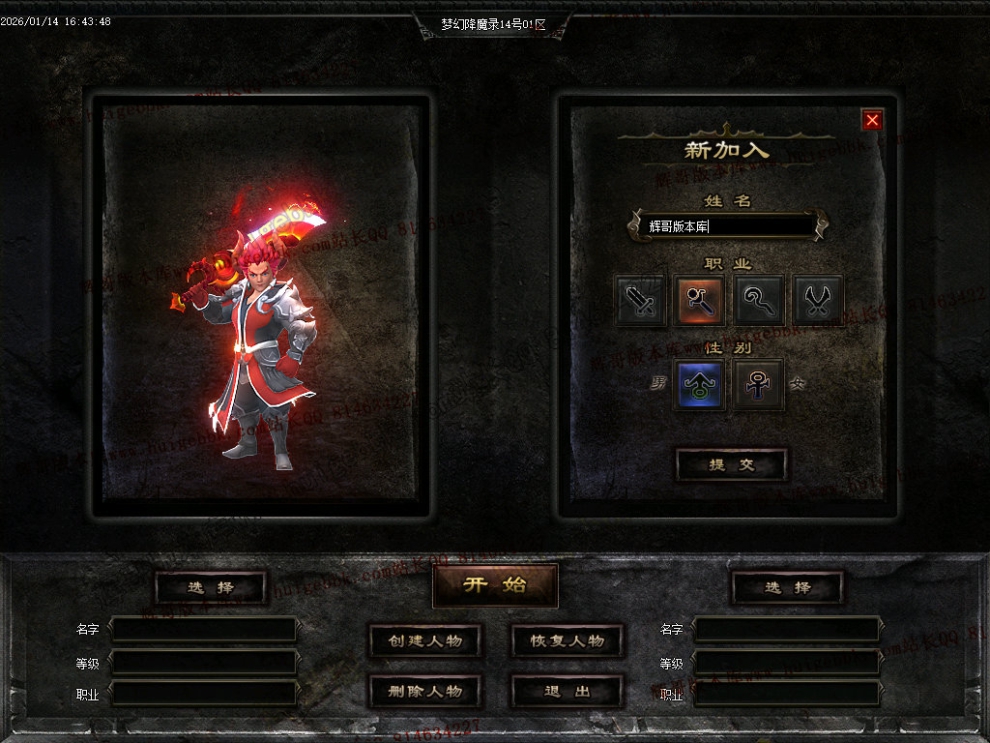Select the female (女) gender icon

[759, 384]
